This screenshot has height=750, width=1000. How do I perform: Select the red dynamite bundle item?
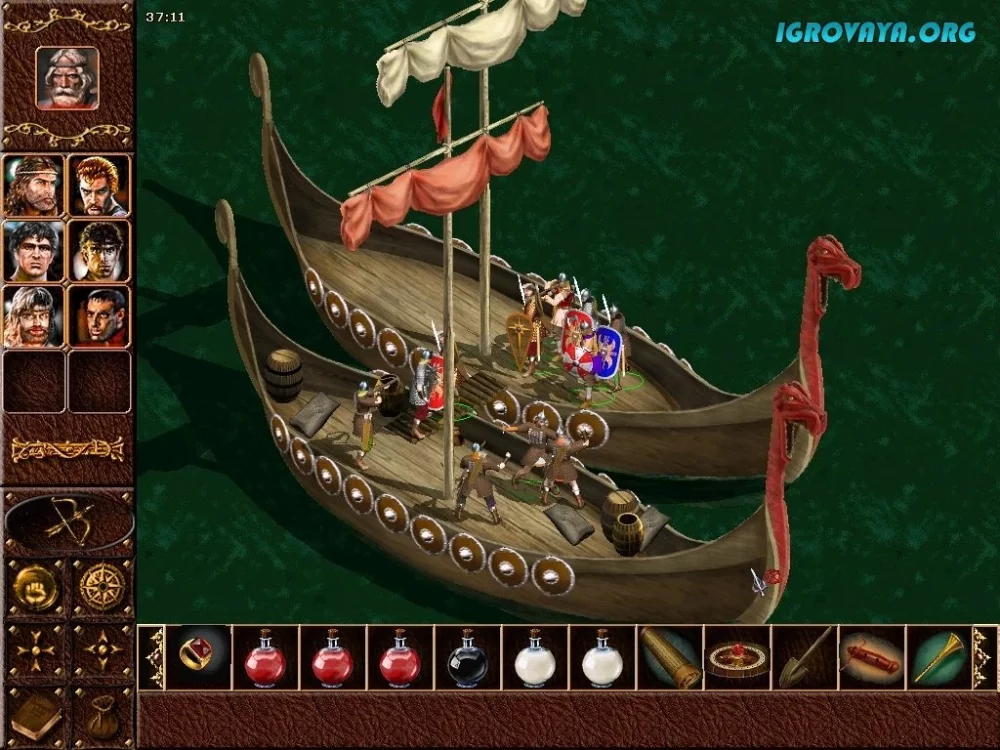(871, 657)
